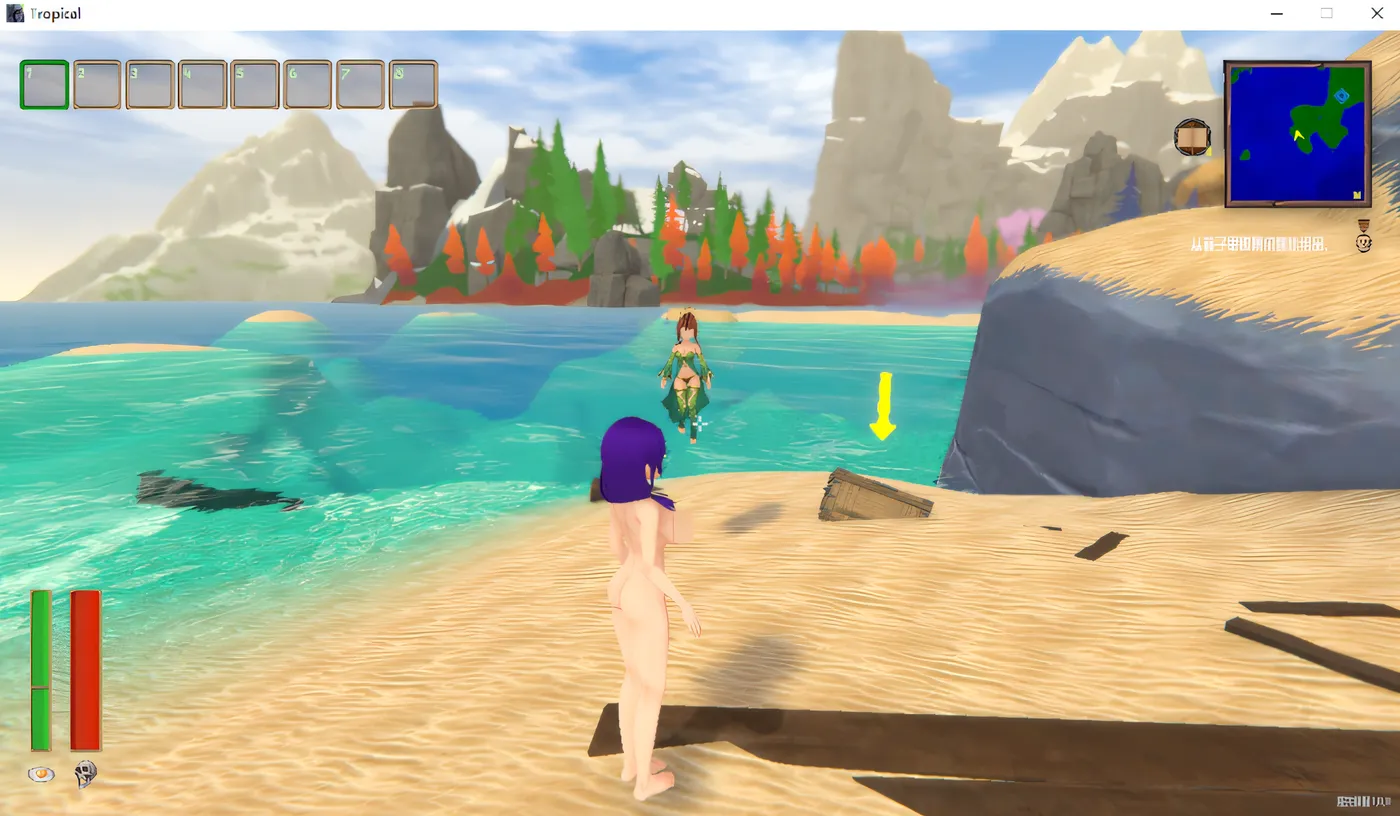Choose hotbar slot number 4
The height and width of the screenshot is (816, 1400).
pyautogui.click(x=202, y=85)
